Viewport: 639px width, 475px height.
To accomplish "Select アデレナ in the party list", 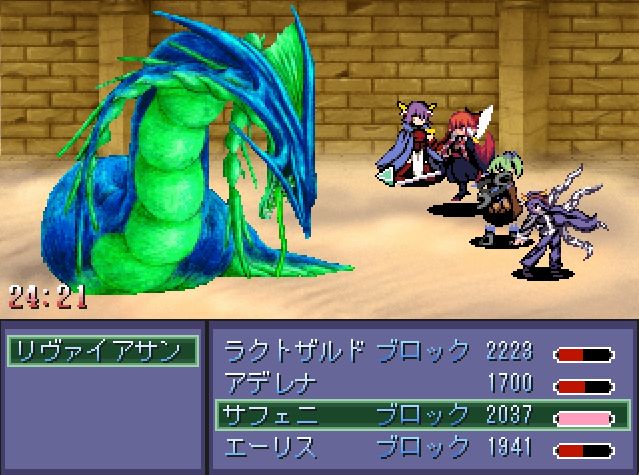I will coord(420,382).
